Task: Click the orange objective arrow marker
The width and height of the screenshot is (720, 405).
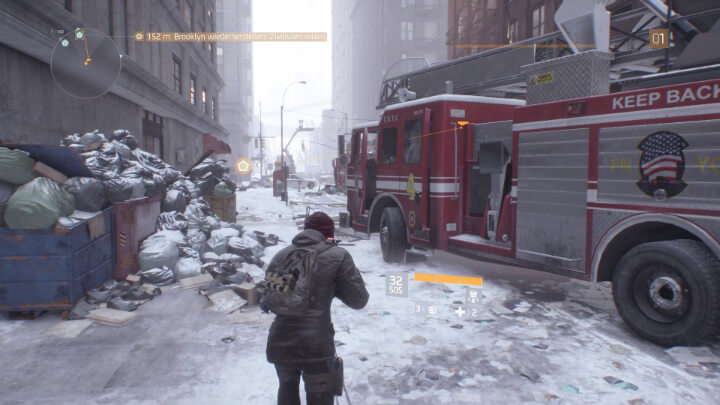Action: click(x=462, y=125)
